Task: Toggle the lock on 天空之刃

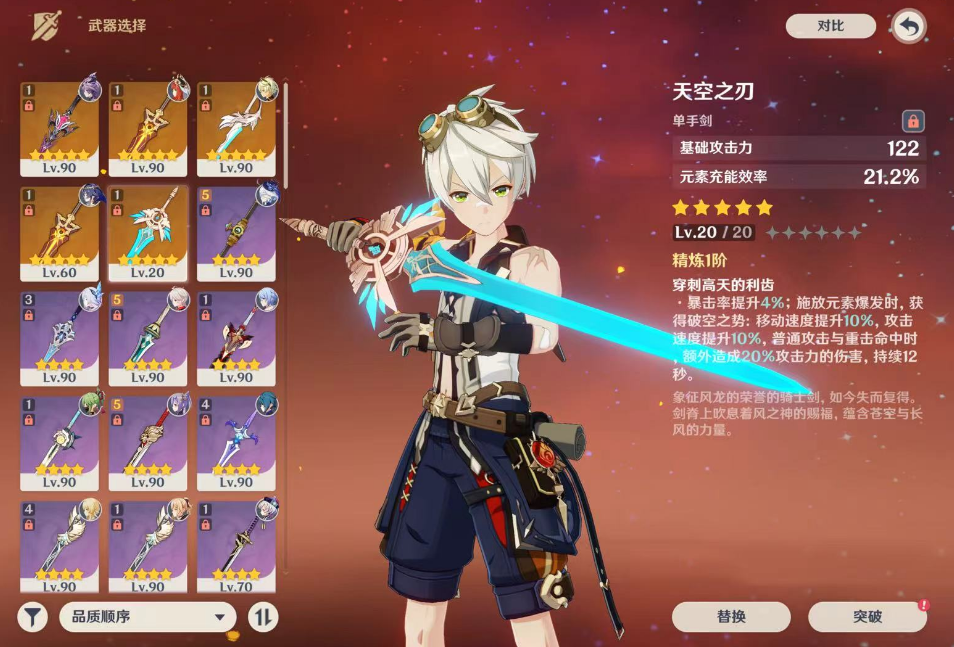Action: pyautogui.click(x=912, y=121)
